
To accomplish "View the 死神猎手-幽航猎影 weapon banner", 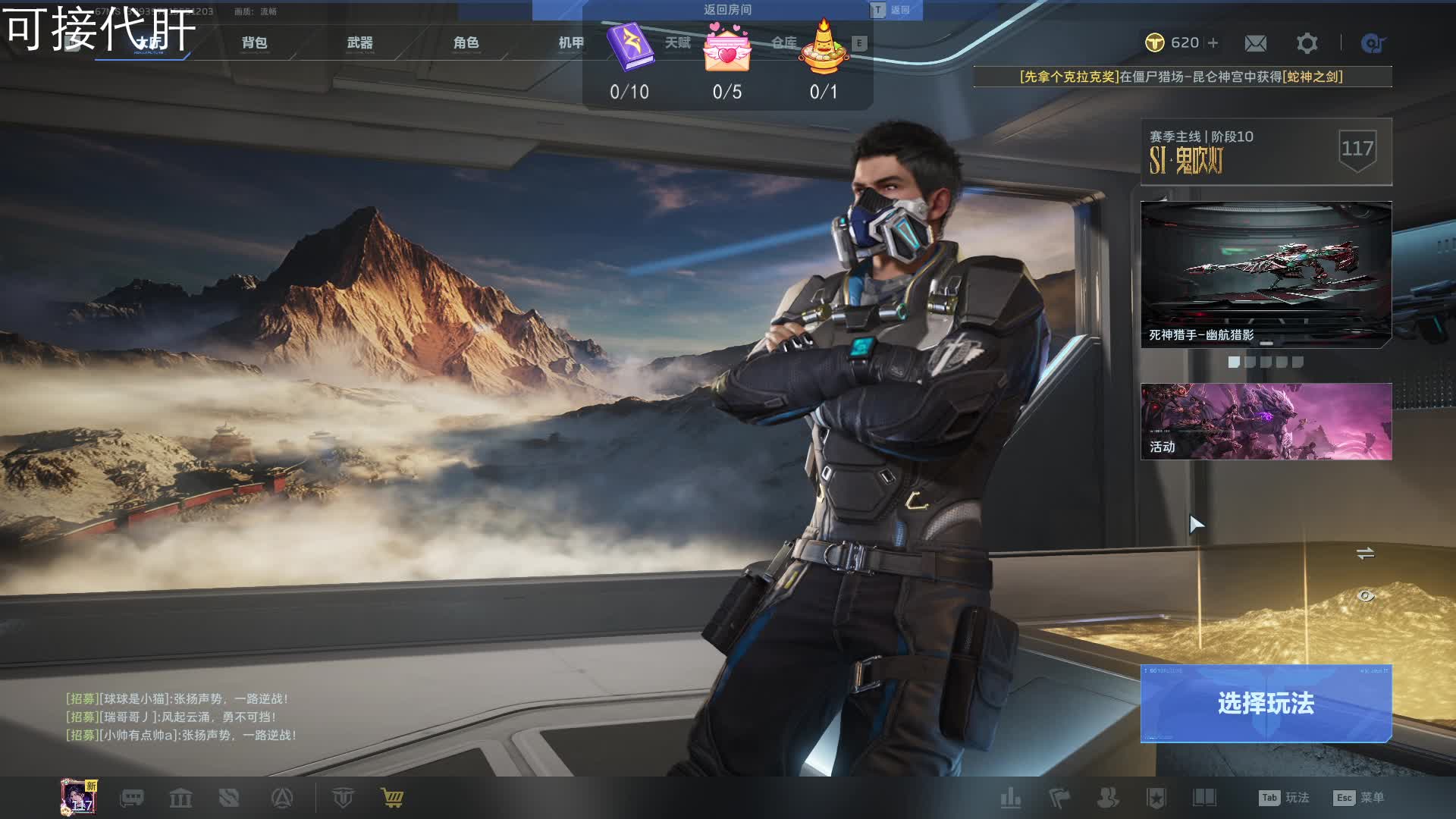I will coord(1266,274).
